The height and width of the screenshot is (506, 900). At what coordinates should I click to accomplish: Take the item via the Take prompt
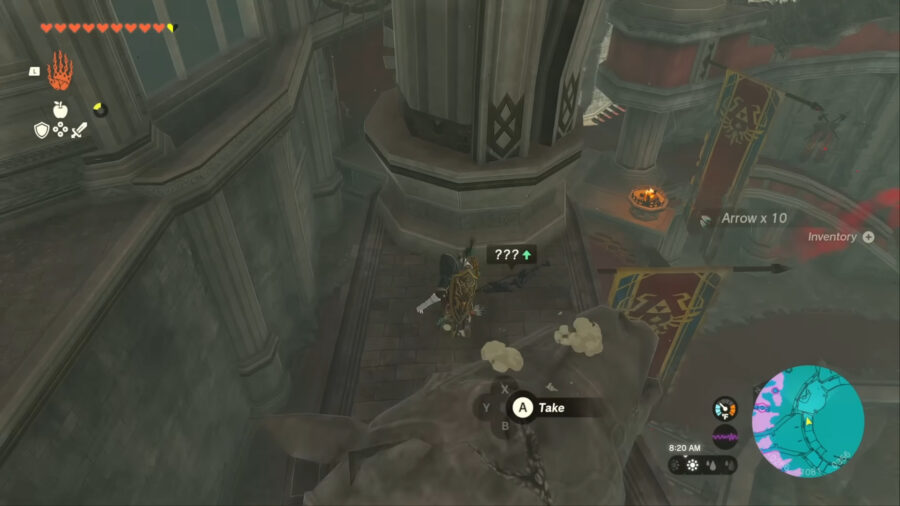click(541, 407)
